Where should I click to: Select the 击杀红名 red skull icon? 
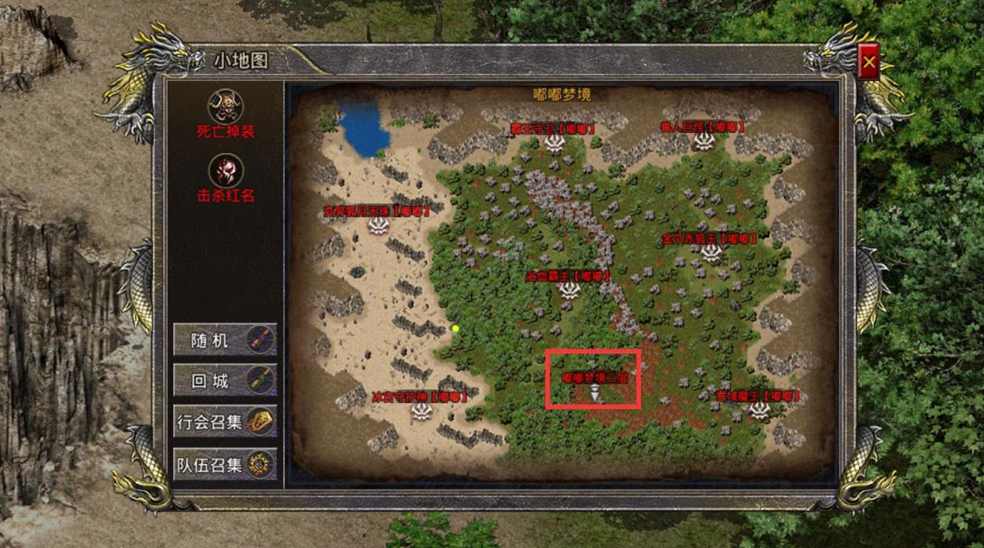(225, 171)
